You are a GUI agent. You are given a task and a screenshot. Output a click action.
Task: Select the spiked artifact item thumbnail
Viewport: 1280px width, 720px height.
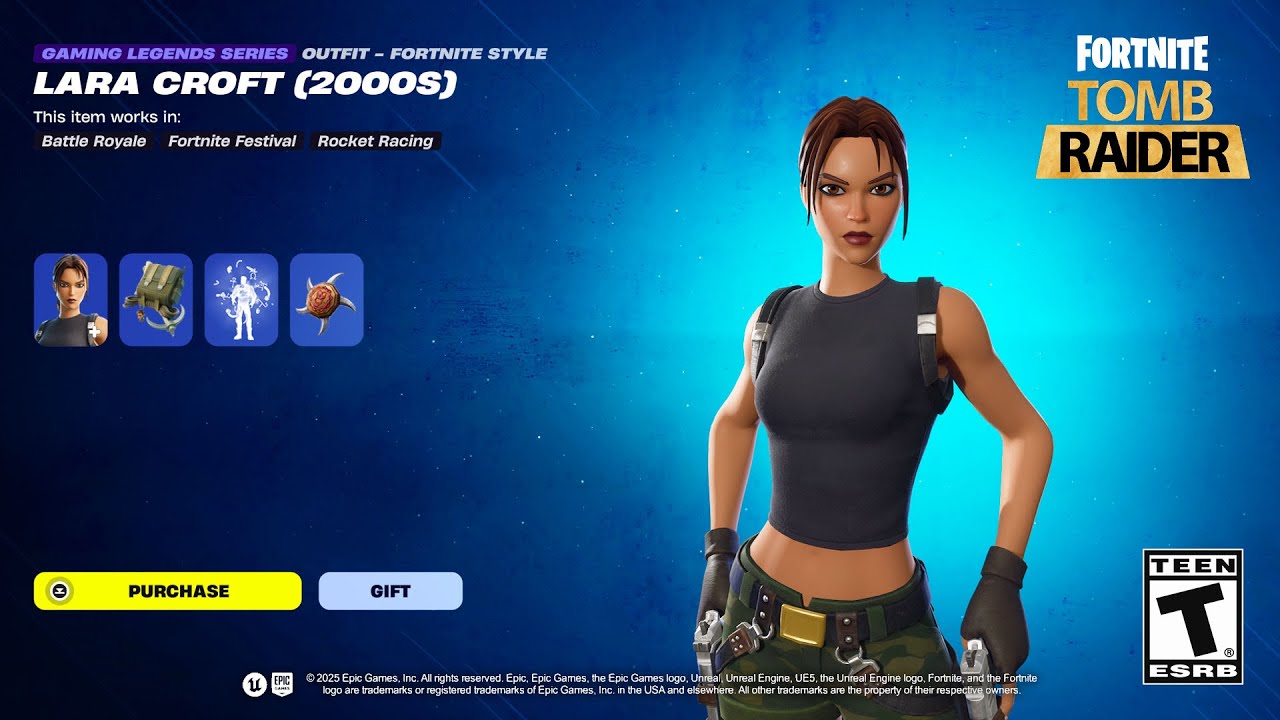pos(327,299)
